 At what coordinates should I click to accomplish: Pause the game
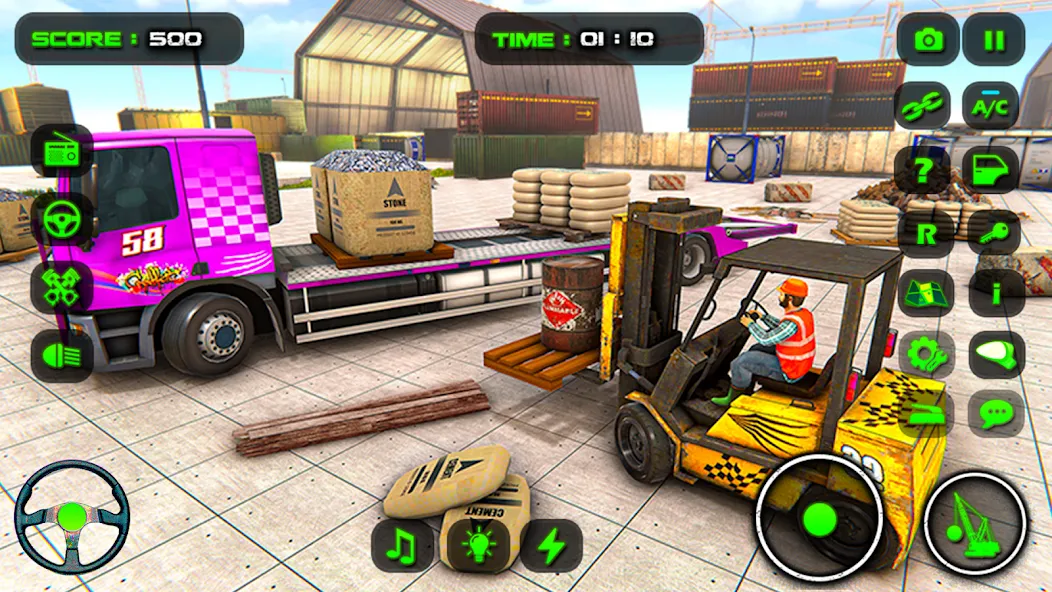(x=994, y=40)
